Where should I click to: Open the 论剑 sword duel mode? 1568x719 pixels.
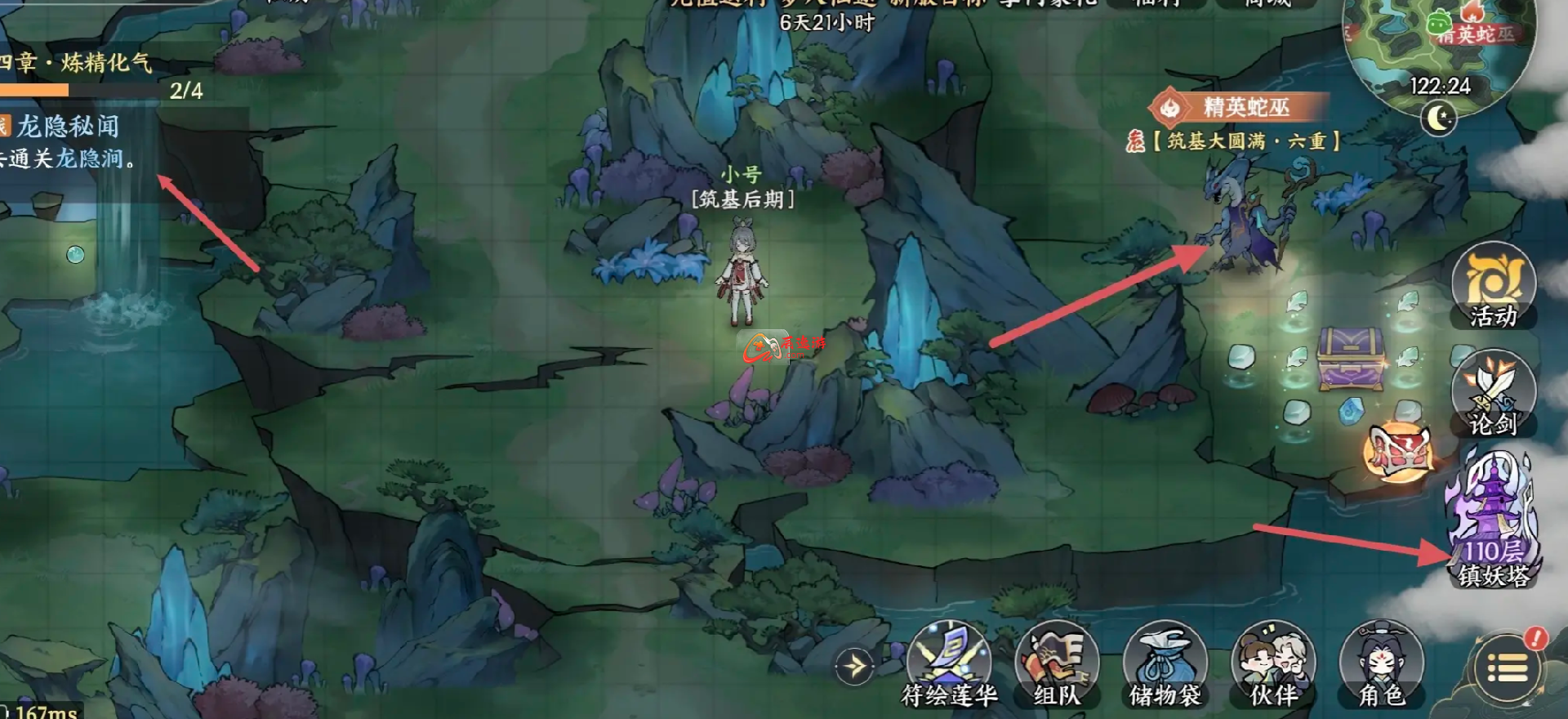tap(1493, 393)
